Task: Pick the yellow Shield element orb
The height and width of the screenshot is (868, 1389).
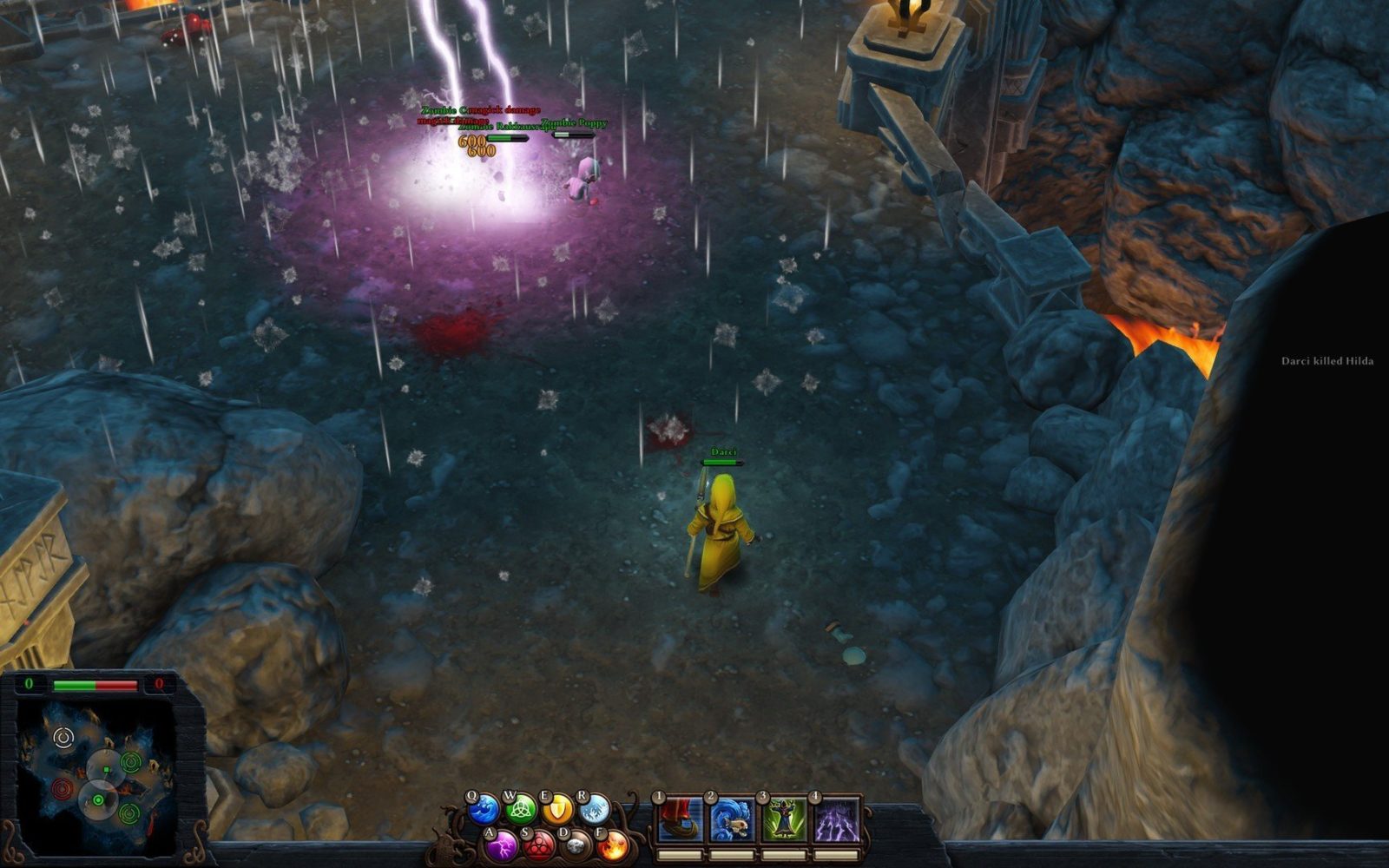Action: (558, 811)
